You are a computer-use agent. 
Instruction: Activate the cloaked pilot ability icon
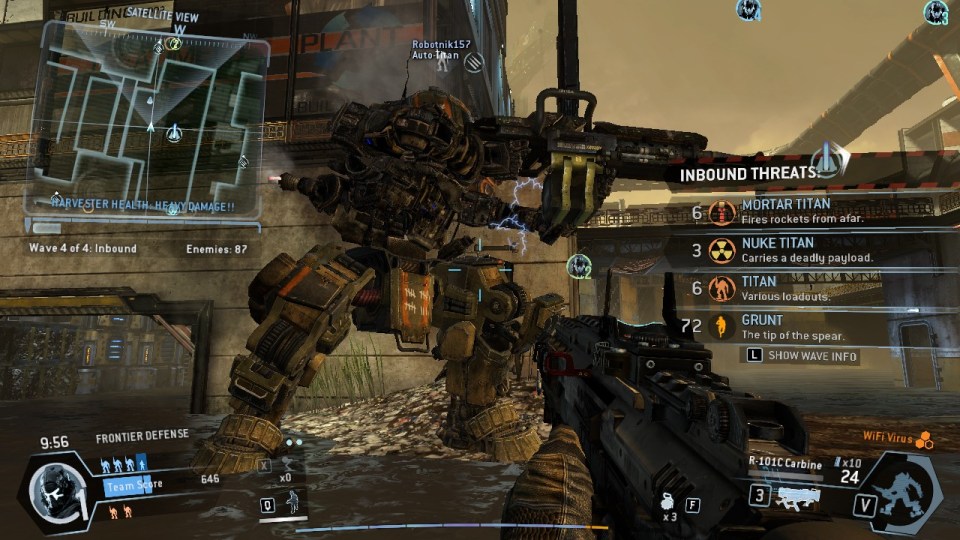(x=294, y=502)
